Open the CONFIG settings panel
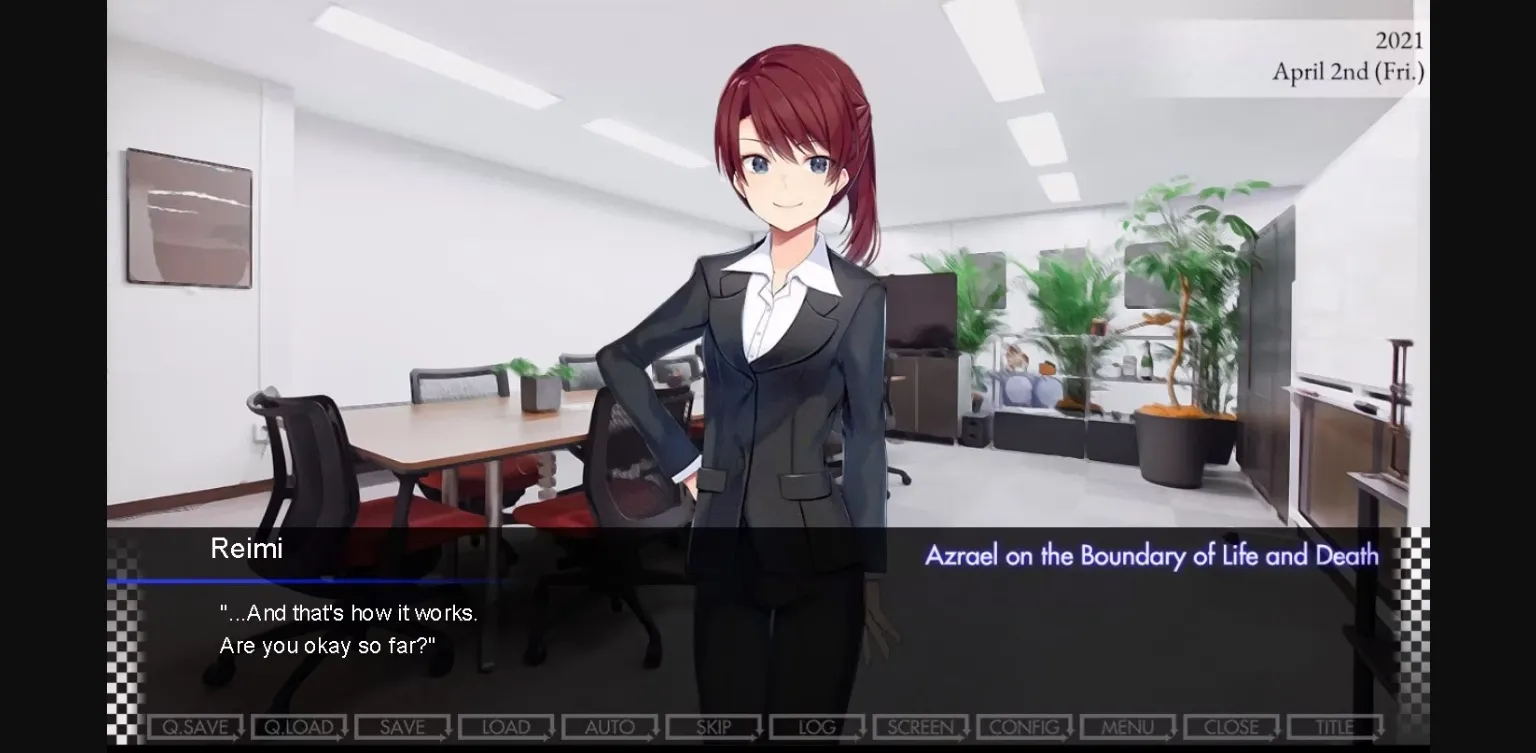 point(1022,727)
